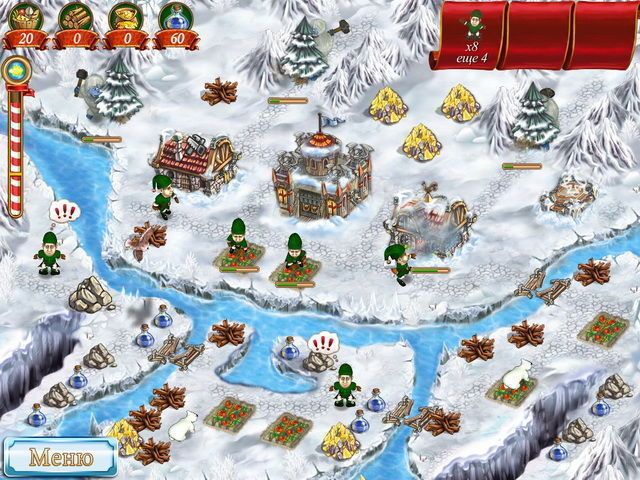Open the Меню button
The image size is (640, 480).
tap(59, 458)
